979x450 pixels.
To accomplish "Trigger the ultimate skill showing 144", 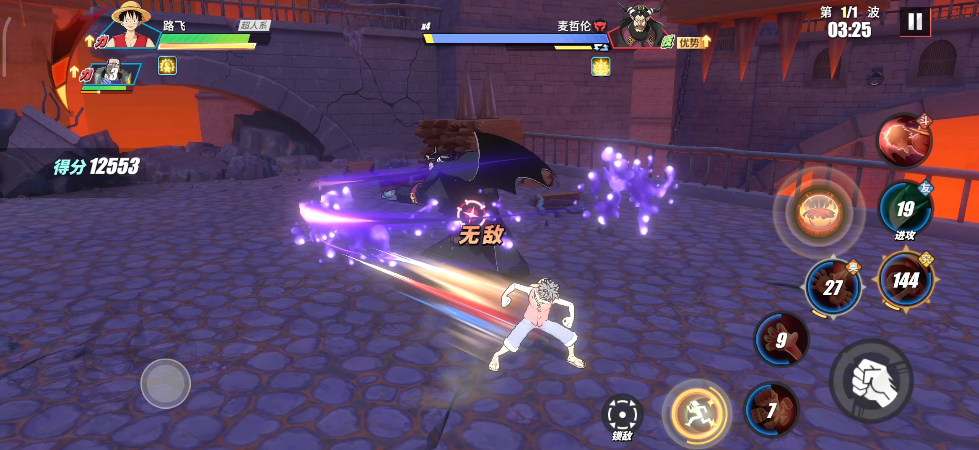I will coord(905,280).
